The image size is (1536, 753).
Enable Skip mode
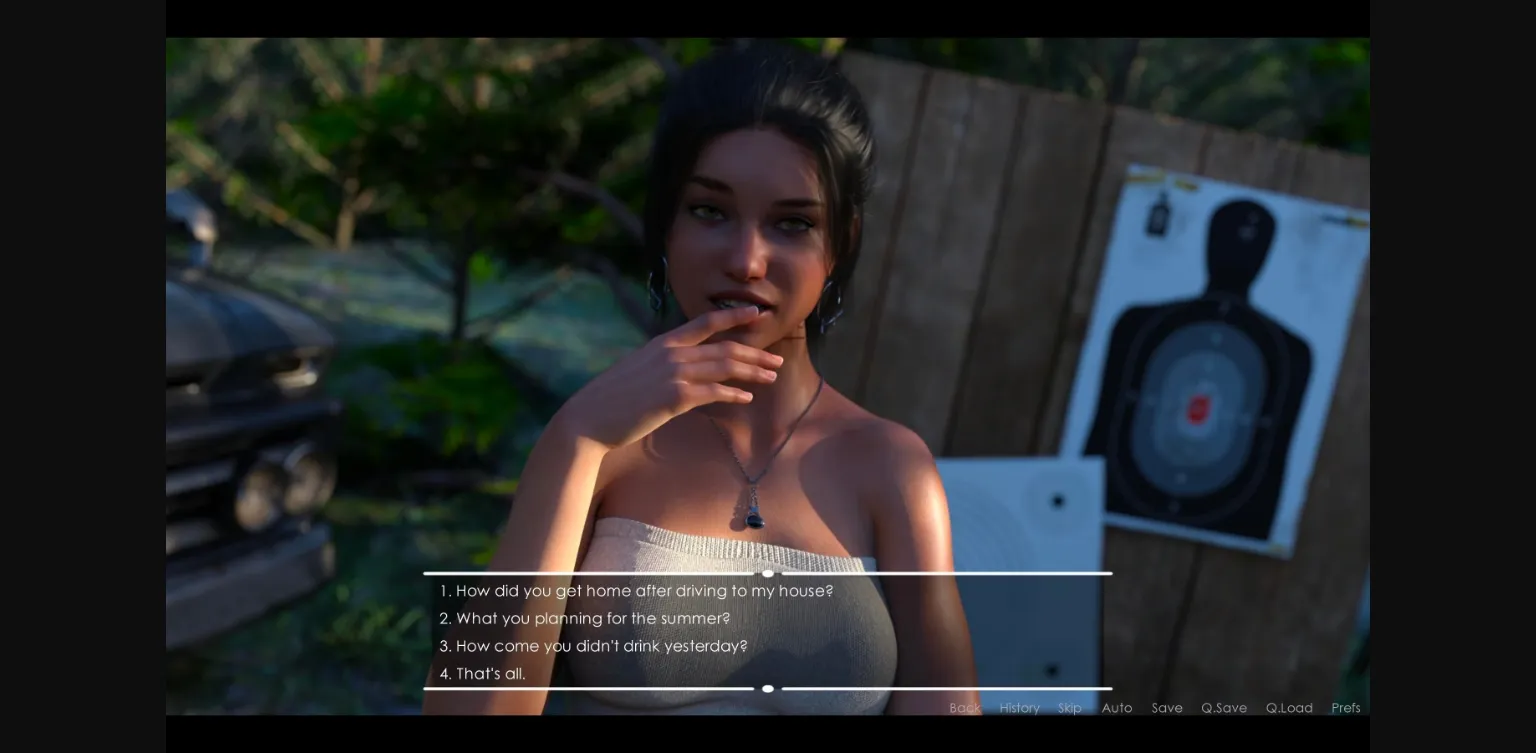pyautogui.click(x=1069, y=708)
